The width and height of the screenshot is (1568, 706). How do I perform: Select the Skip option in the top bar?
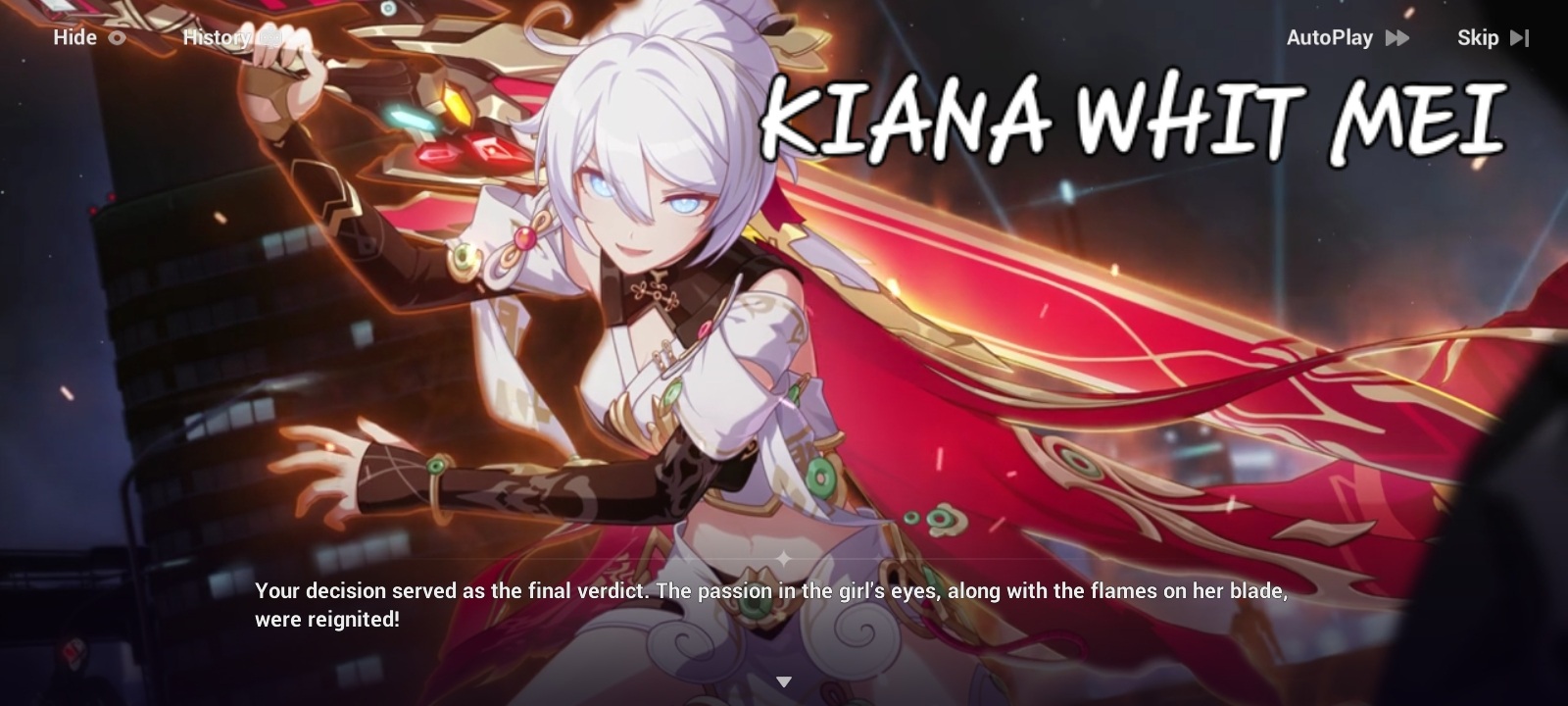coord(1479,37)
